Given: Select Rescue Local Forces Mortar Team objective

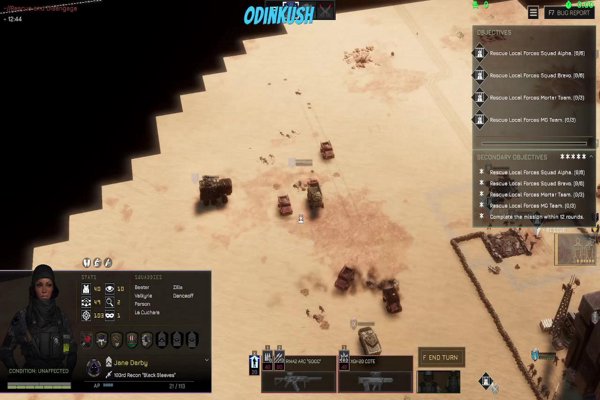Looking at the screenshot, I should pyautogui.click(x=537, y=98).
